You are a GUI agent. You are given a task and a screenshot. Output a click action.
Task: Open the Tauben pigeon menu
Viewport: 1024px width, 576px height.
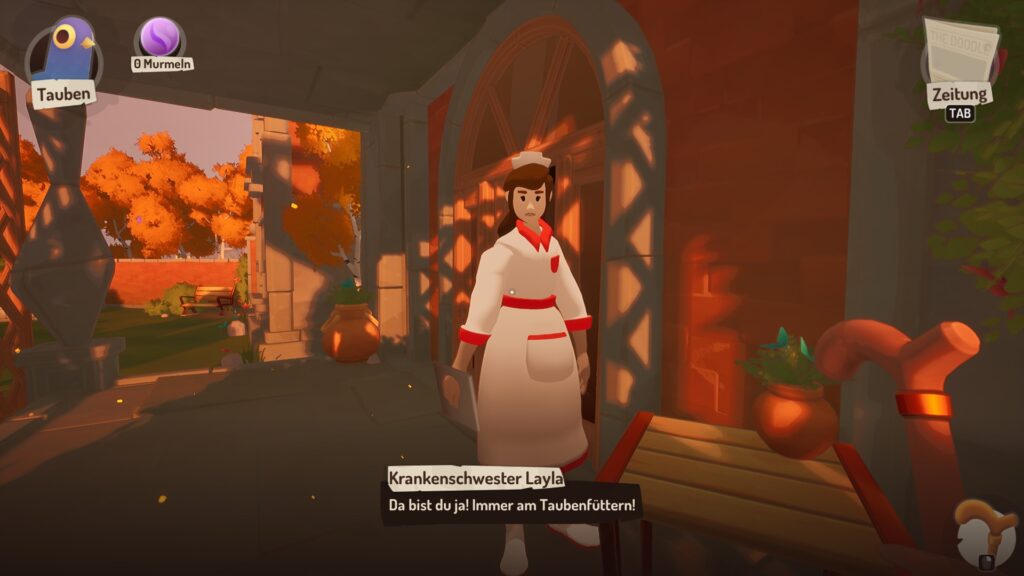[64, 58]
